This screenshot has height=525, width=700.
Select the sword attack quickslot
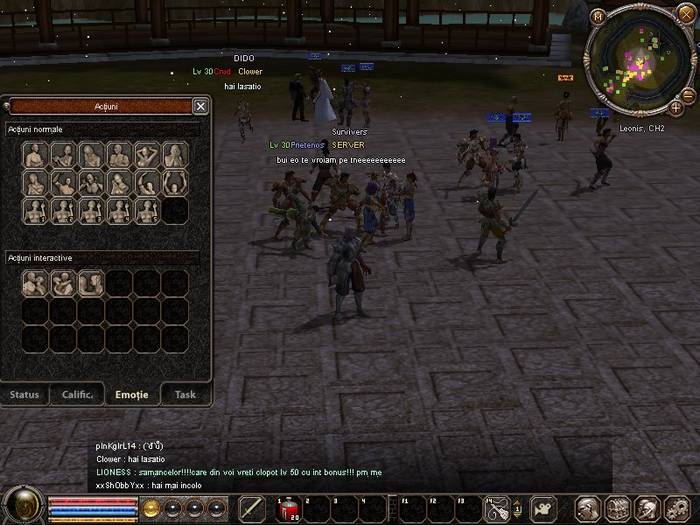pos(252,509)
